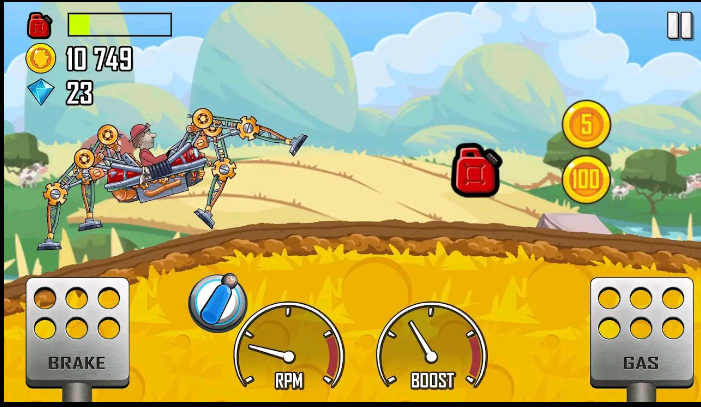The height and width of the screenshot is (407, 701).
Task: Pause the game
Action: click(x=679, y=26)
